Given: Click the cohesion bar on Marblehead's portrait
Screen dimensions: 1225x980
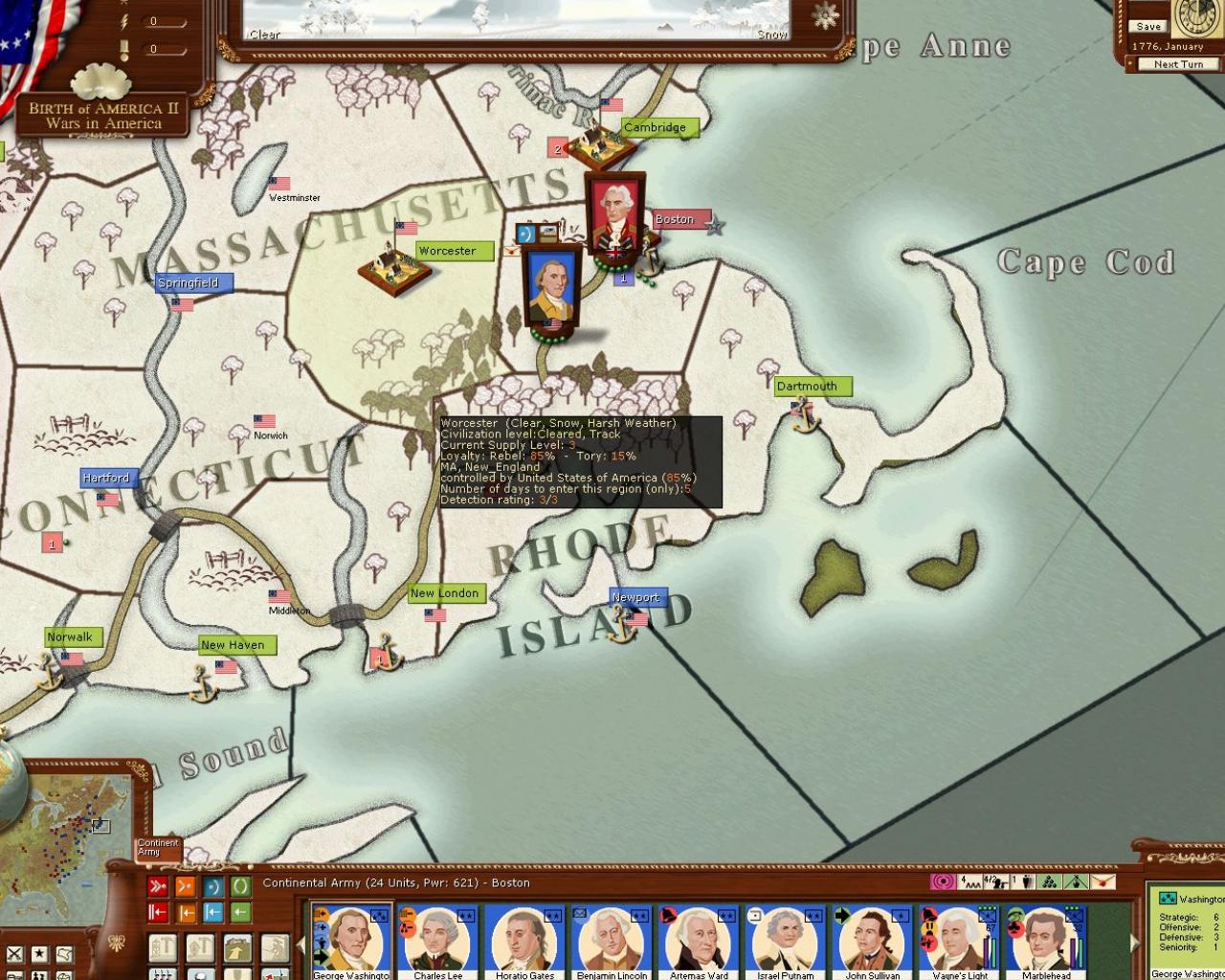Looking at the screenshot, I should (1080, 953).
